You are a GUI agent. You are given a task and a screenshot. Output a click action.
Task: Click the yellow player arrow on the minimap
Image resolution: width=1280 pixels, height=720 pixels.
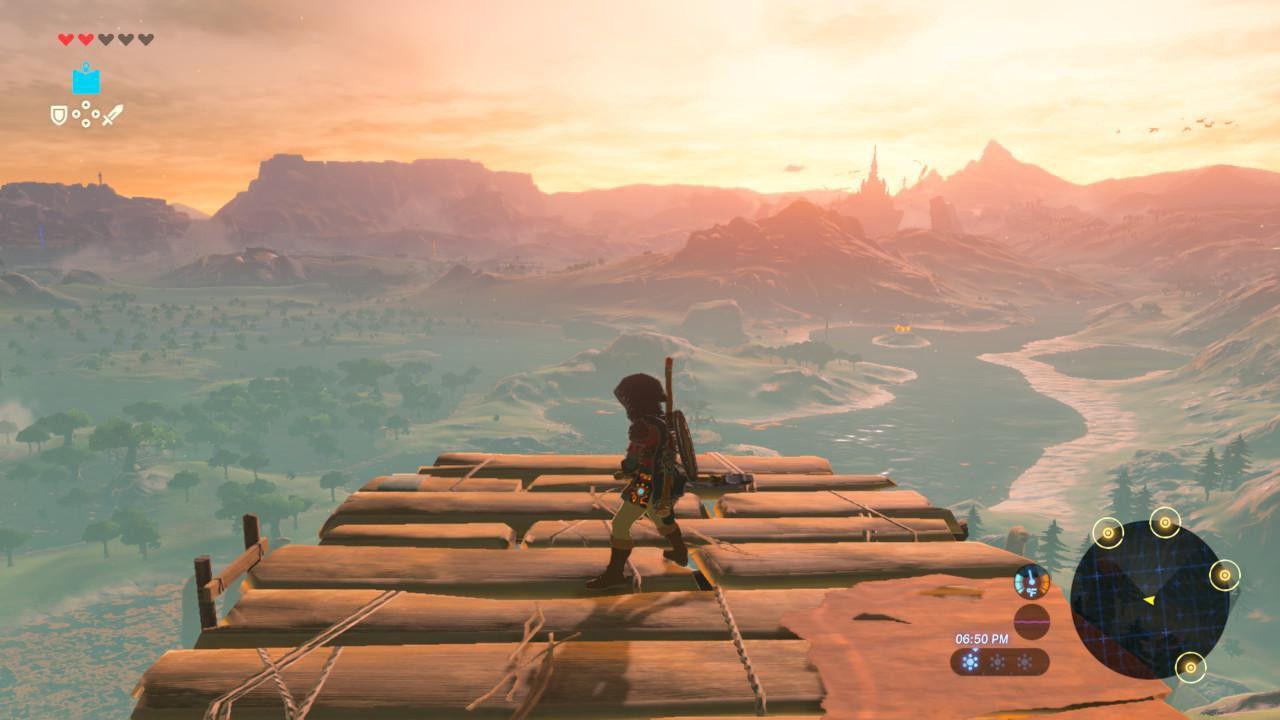click(1149, 600)
